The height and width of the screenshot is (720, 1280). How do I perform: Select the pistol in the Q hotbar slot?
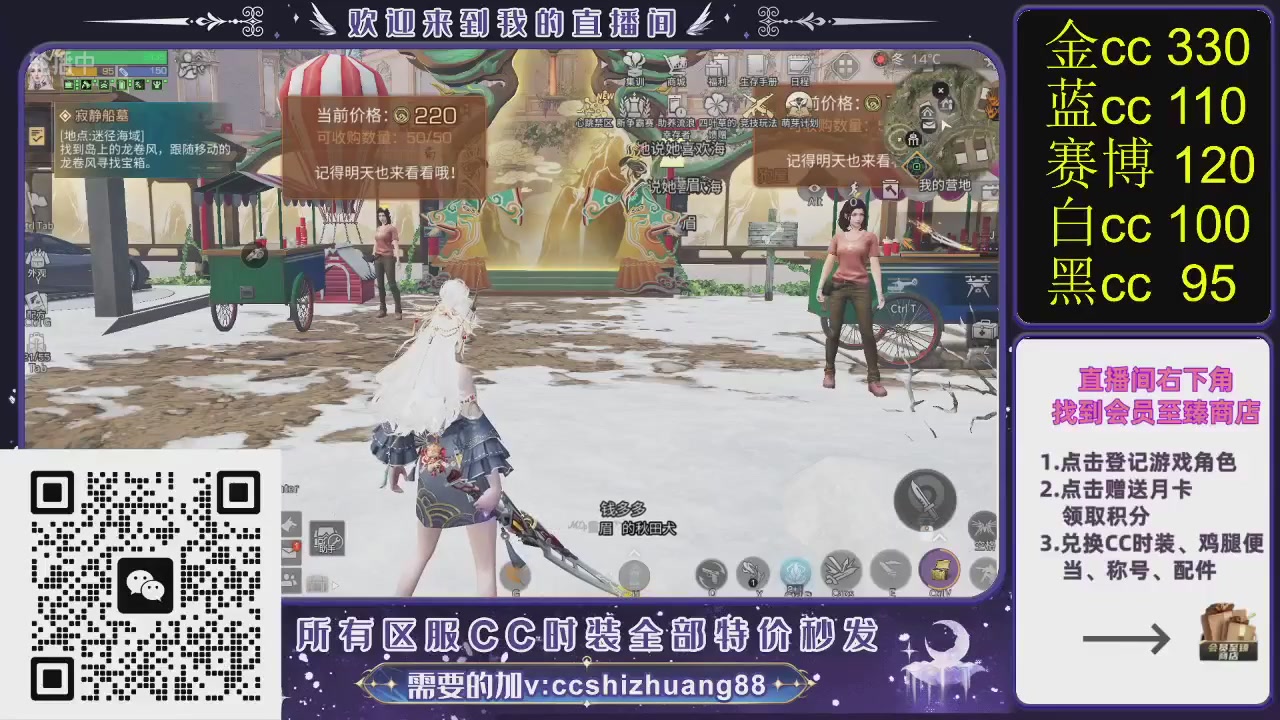pos(711,572)
